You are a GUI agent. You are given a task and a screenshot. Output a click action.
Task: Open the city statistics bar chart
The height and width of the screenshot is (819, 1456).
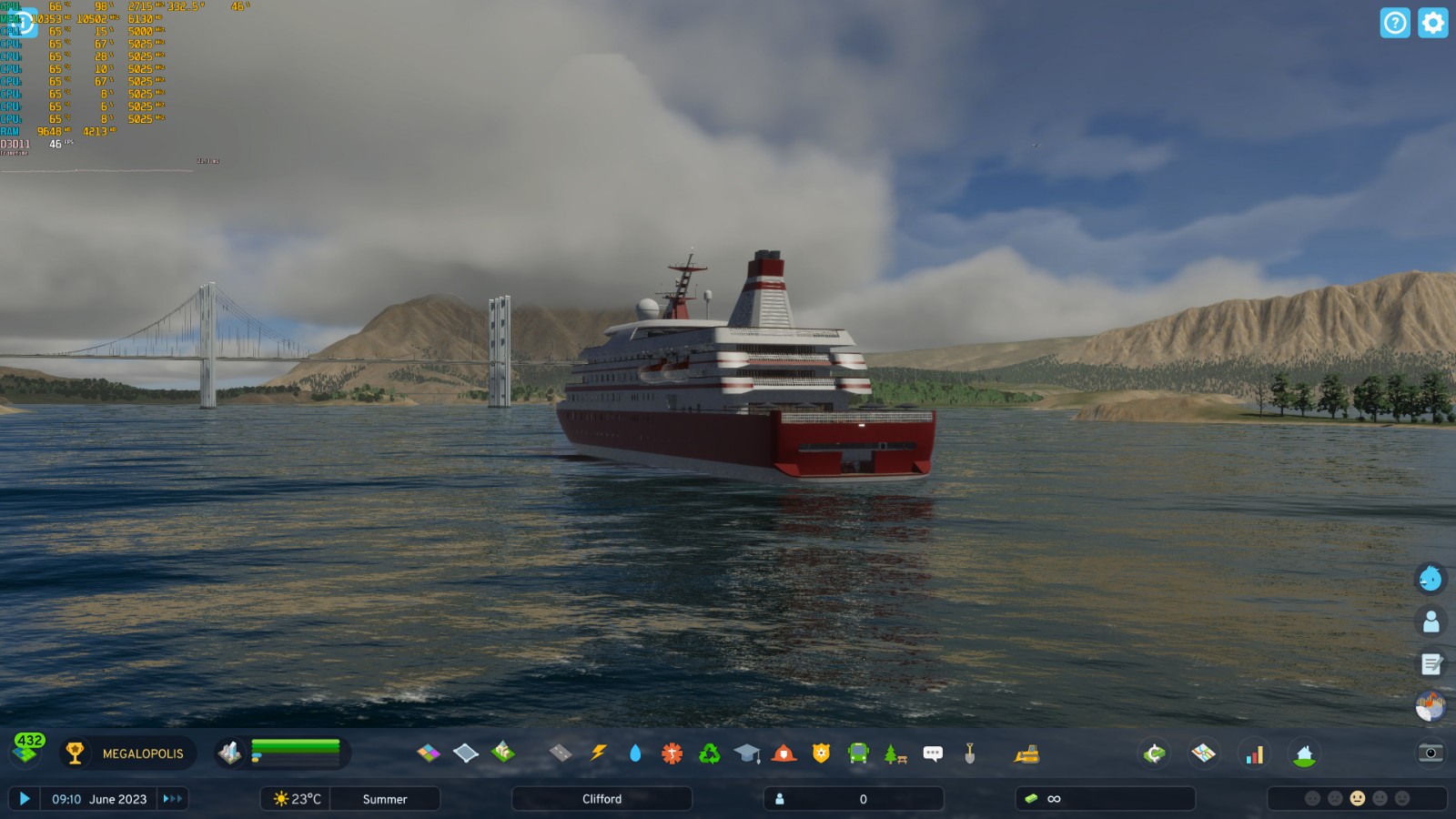pyautogui.click(x=1255, y=754)
